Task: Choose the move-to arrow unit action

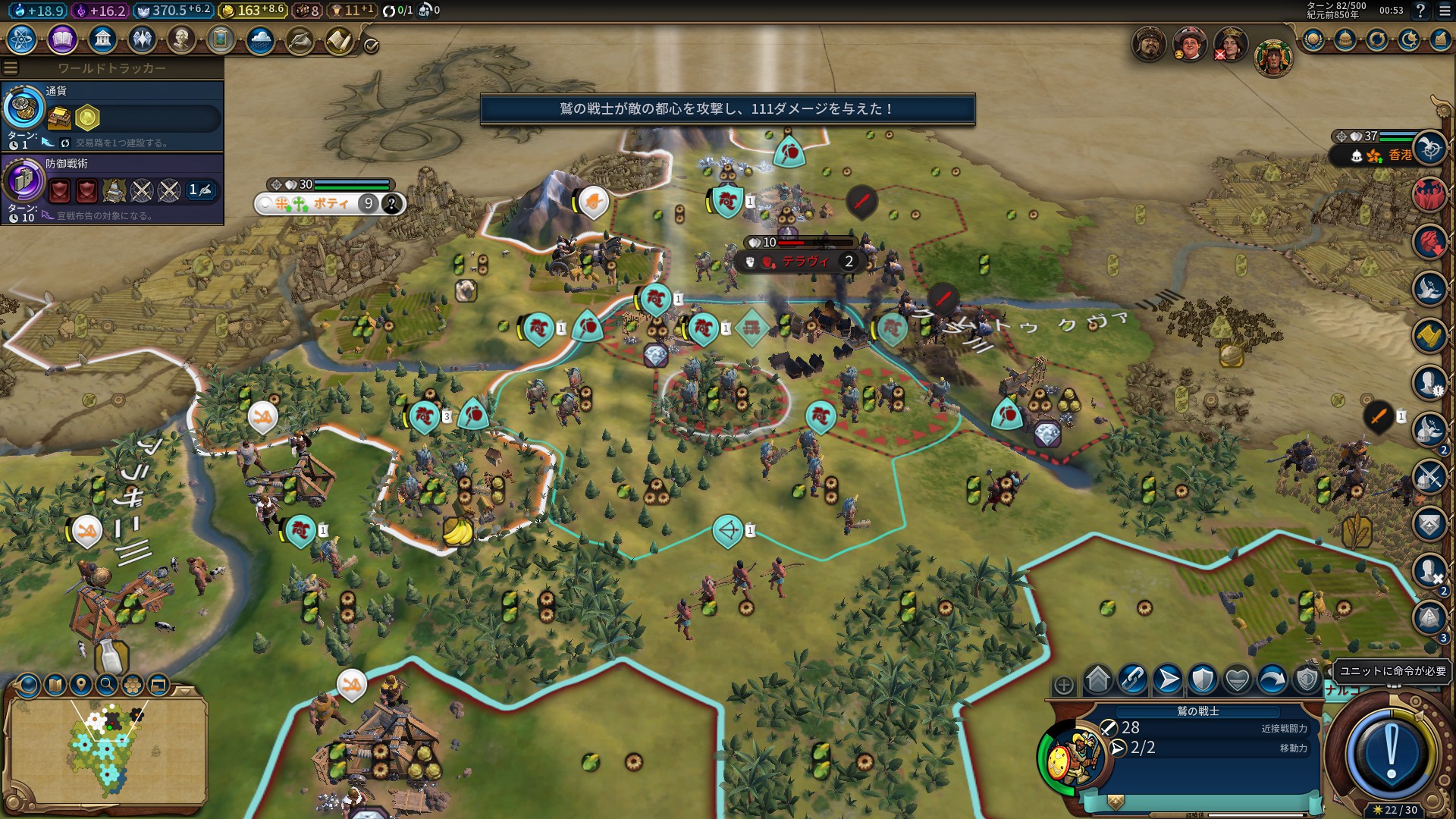Action: coord(1168,679)
